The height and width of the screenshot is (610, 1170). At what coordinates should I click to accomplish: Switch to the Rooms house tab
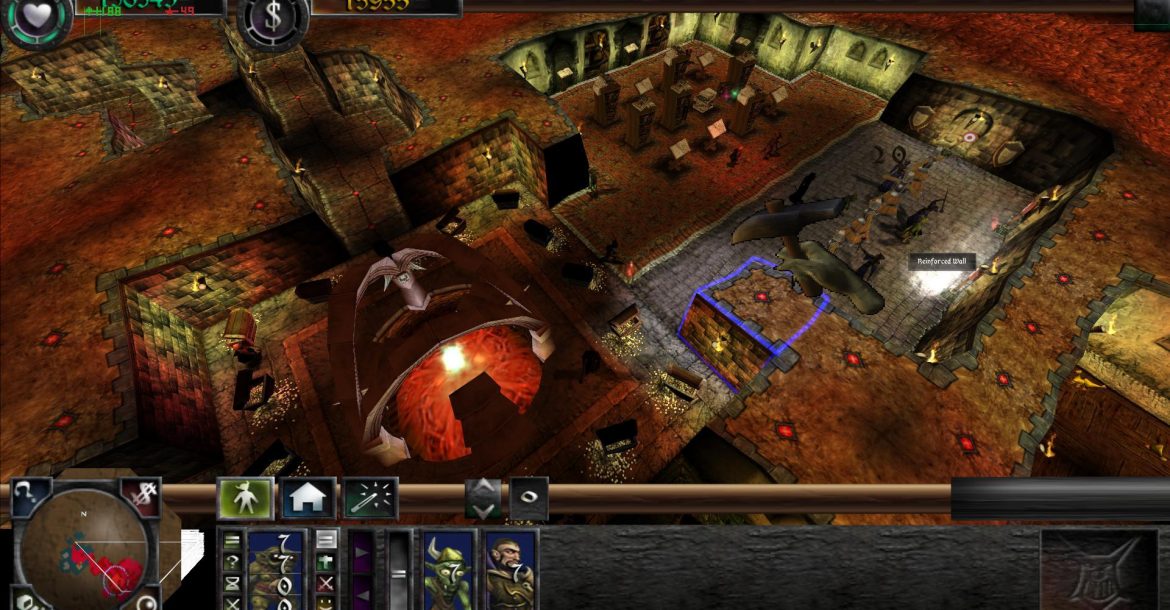(x=308, y=498)
